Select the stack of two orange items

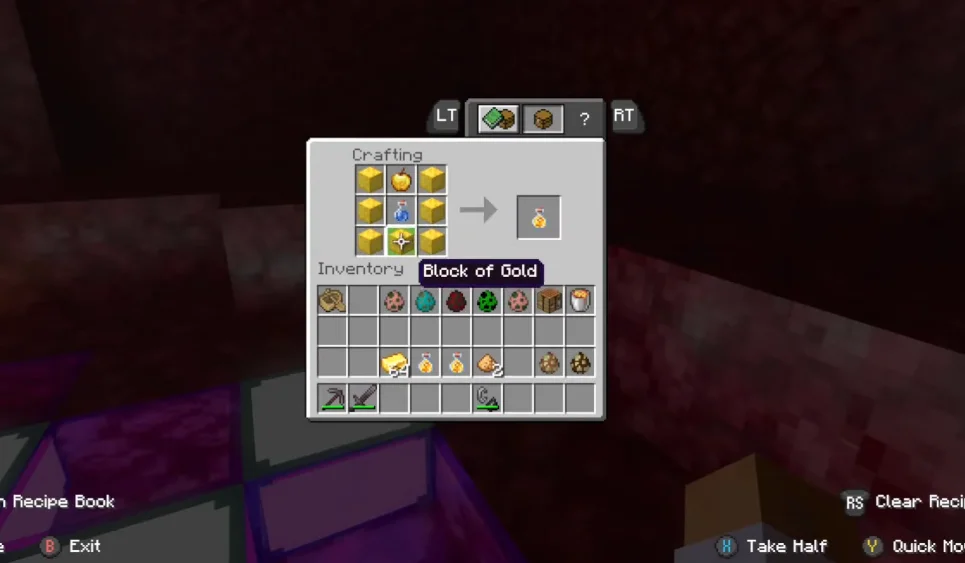[x=487, y=363]
